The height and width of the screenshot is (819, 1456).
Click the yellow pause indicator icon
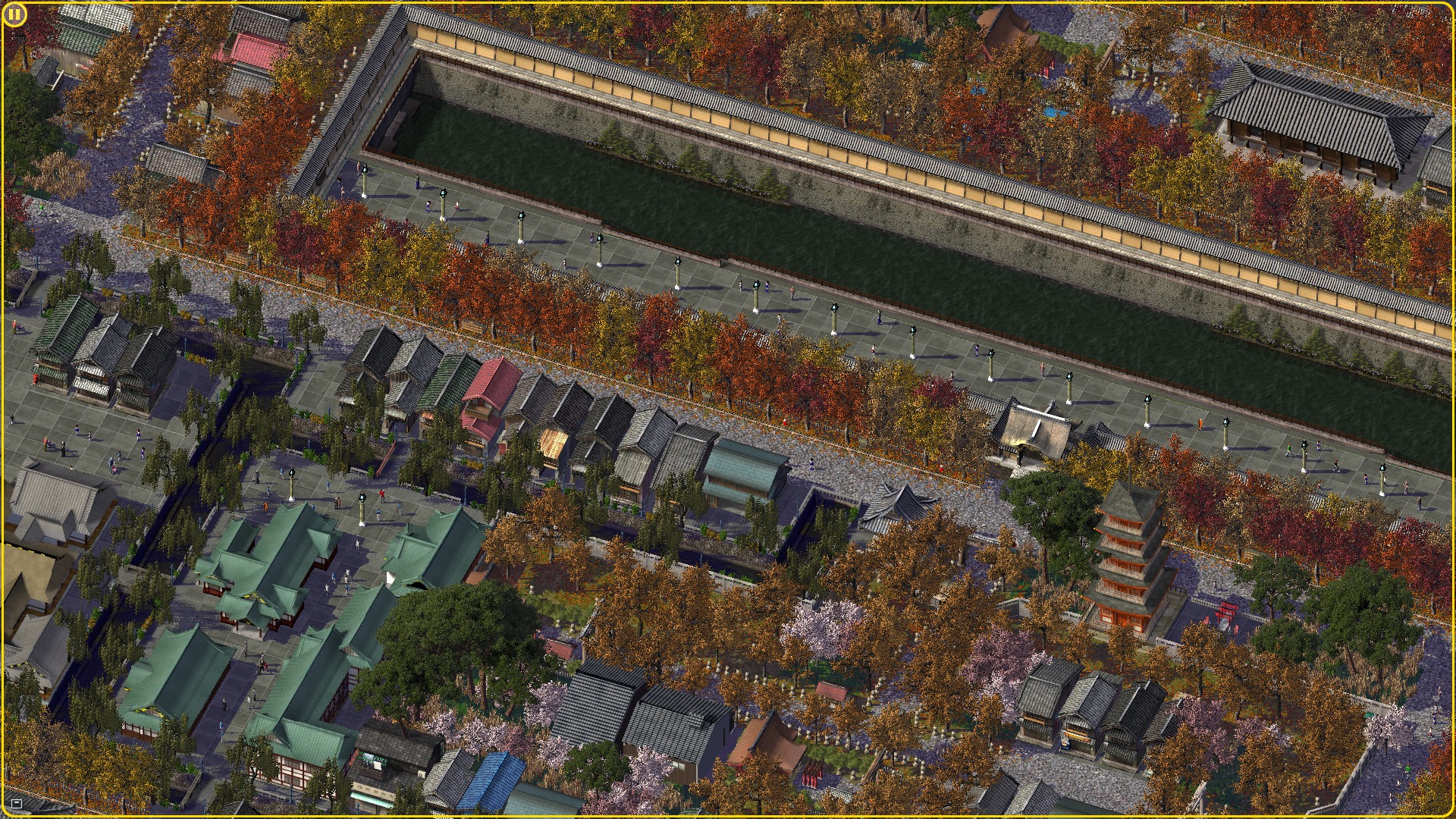pos(14,14)
